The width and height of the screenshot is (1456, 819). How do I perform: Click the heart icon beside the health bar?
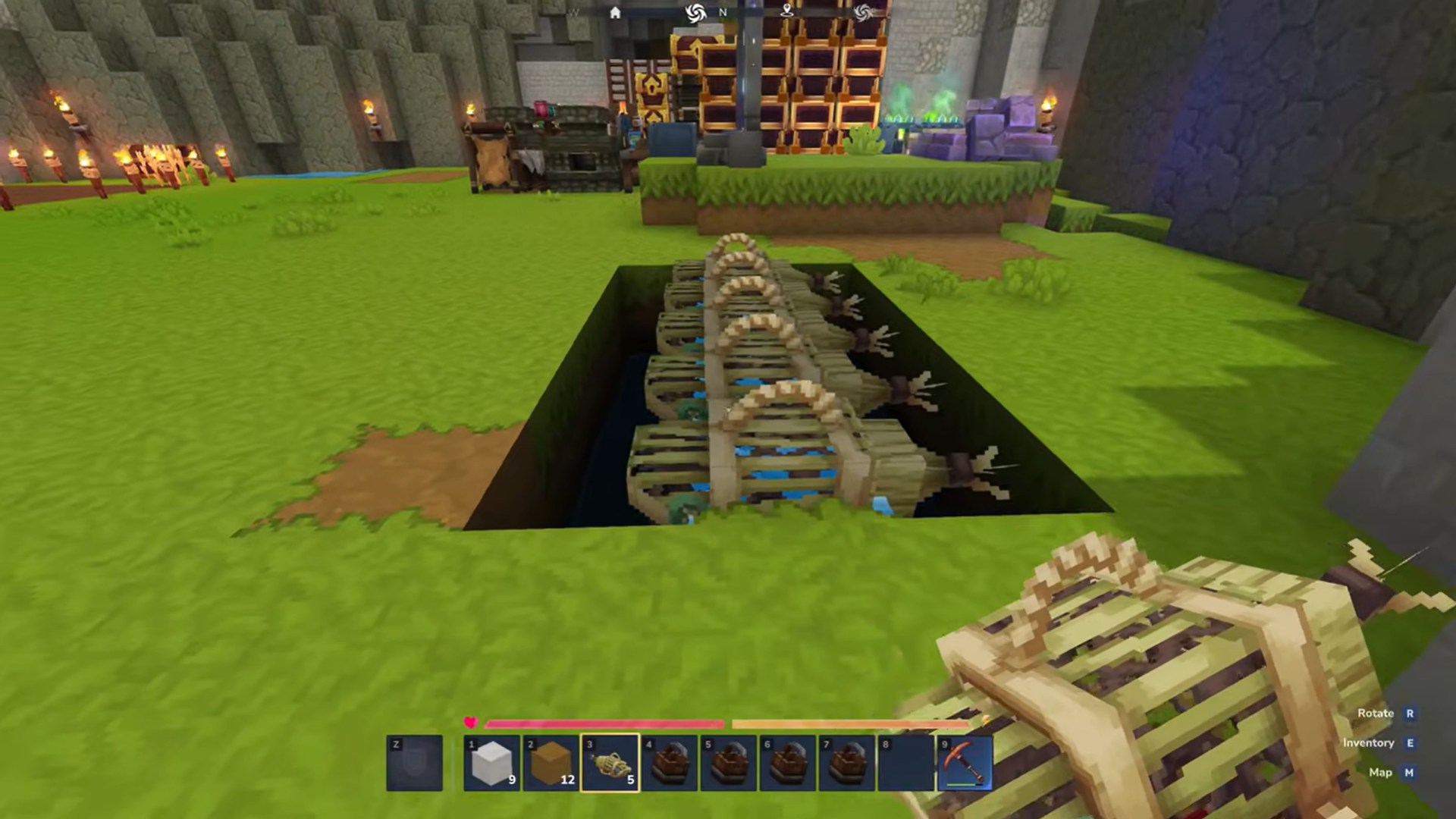[x=470, y=723]
